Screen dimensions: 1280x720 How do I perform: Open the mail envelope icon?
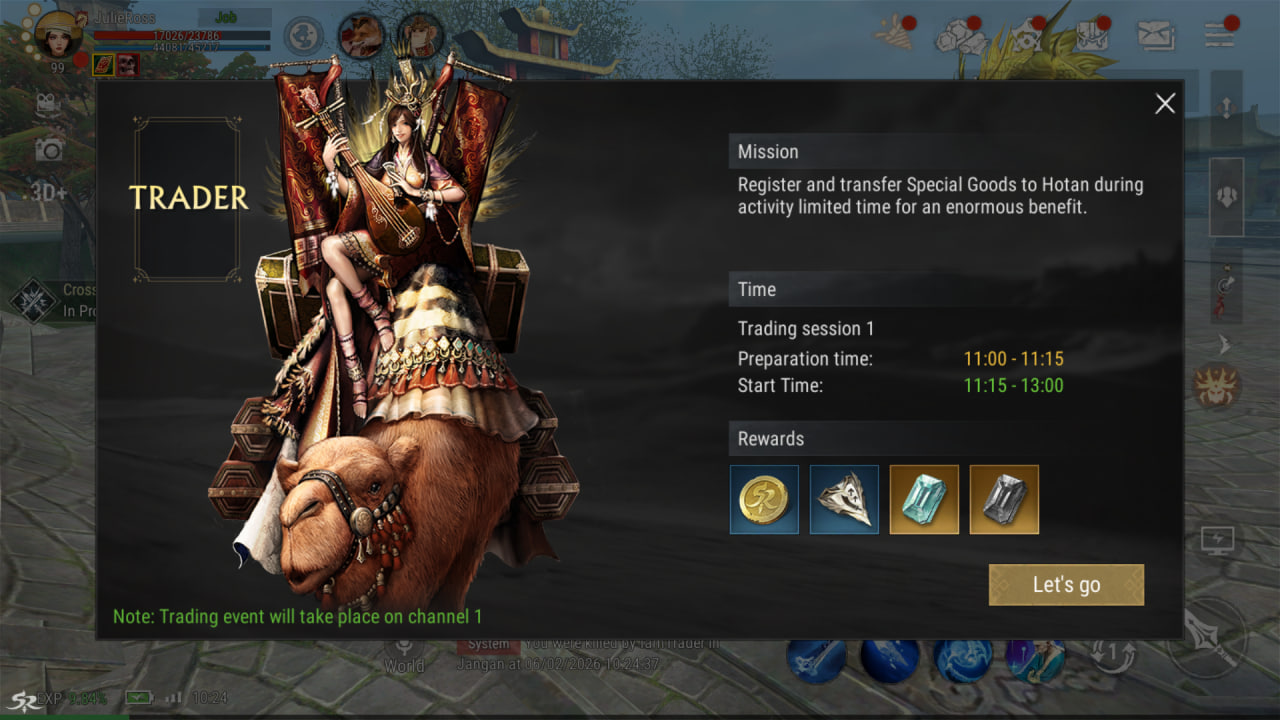pos(1156,35)
